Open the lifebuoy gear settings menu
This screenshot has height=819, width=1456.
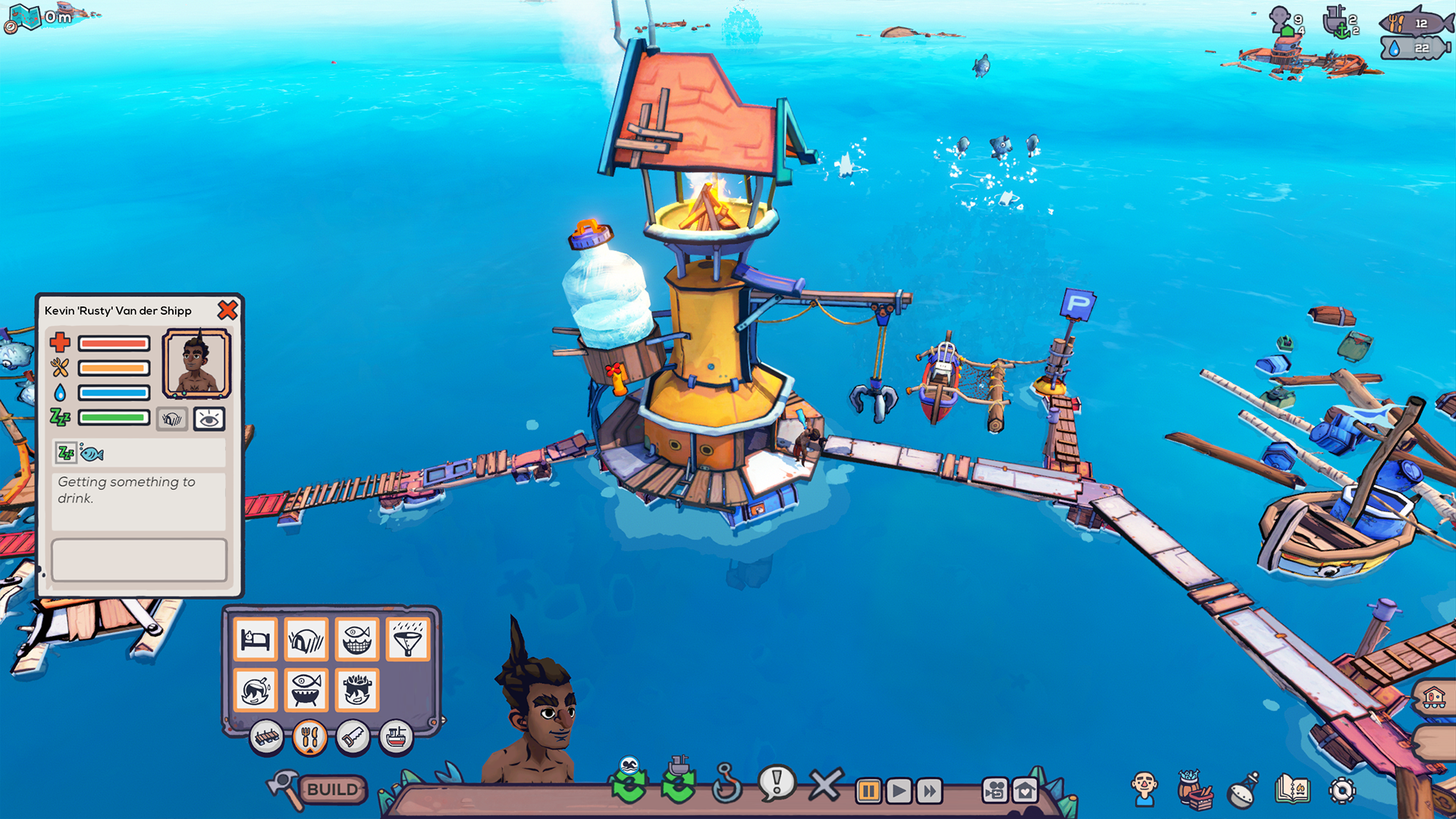(x=1341, y=790)
